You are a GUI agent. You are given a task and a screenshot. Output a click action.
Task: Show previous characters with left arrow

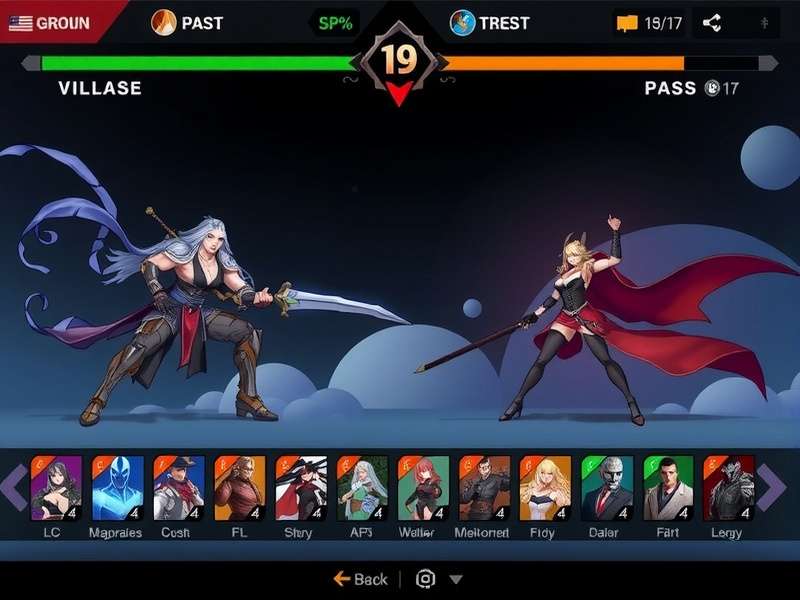tap(13, 488)
